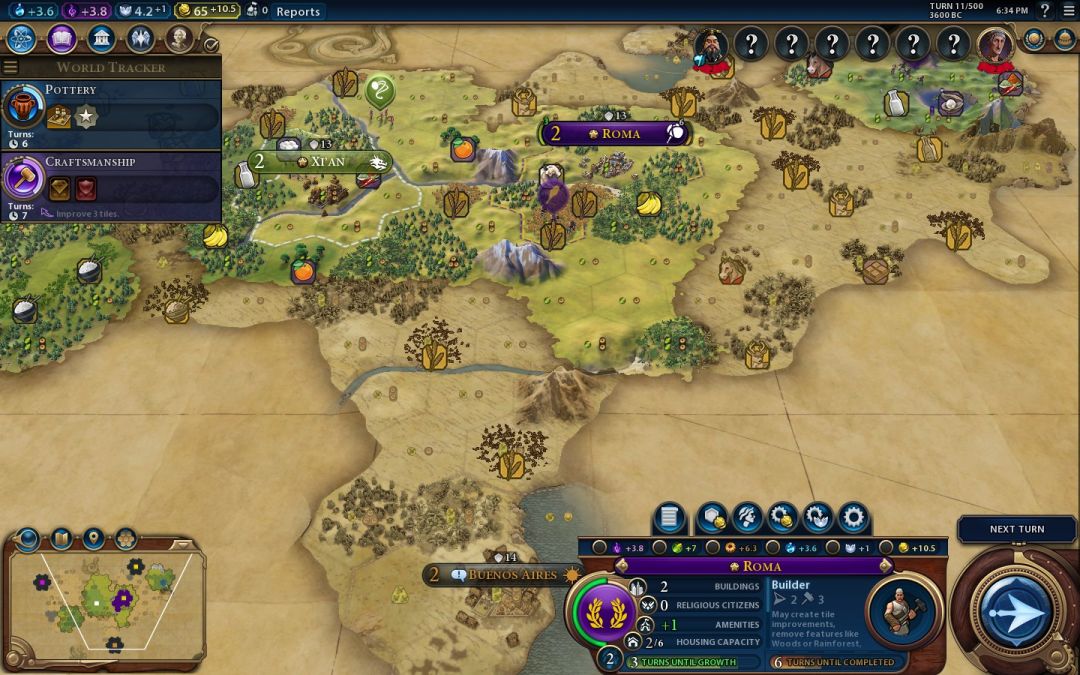Open the Government building icon
The height and width of the screenshot is (675, 1080).
[x=101, y=39]
